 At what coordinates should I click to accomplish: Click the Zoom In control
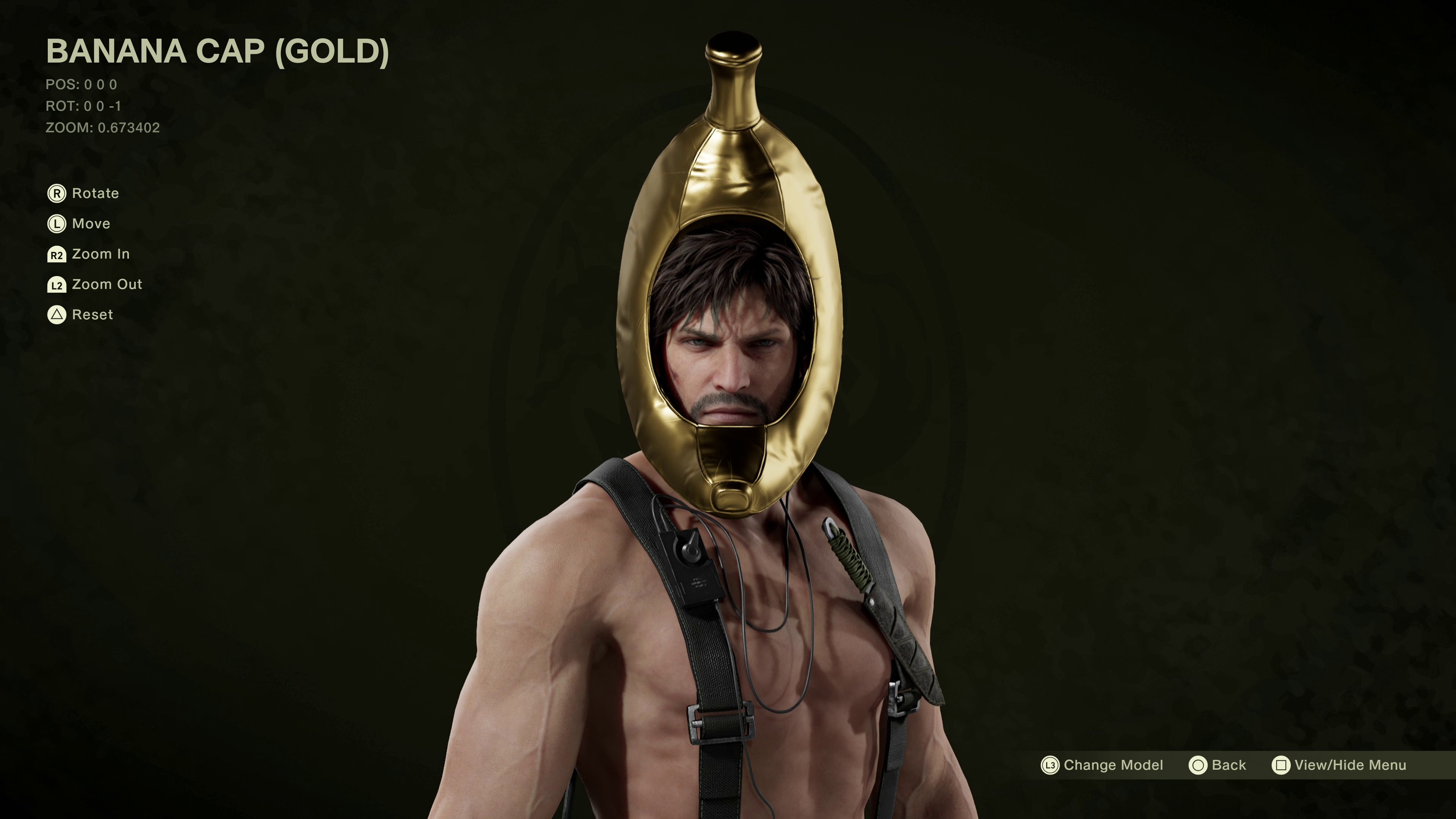coord(89,254)
